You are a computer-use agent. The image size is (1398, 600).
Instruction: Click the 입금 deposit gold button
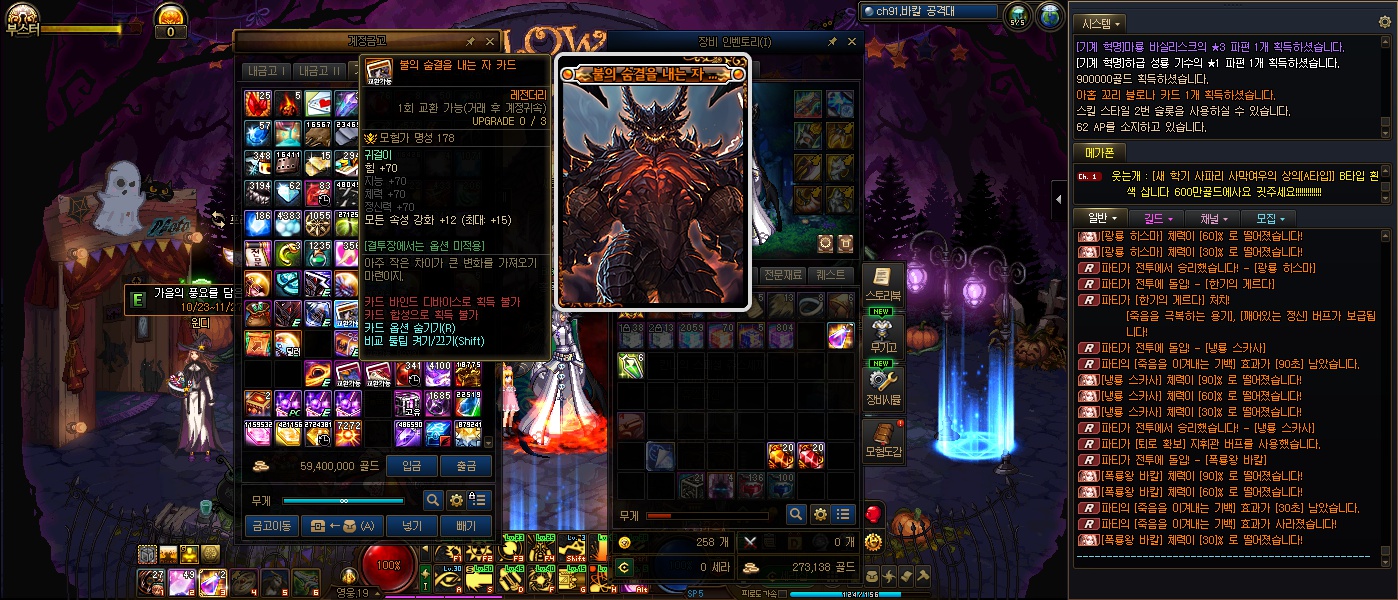tap(412, 466)
